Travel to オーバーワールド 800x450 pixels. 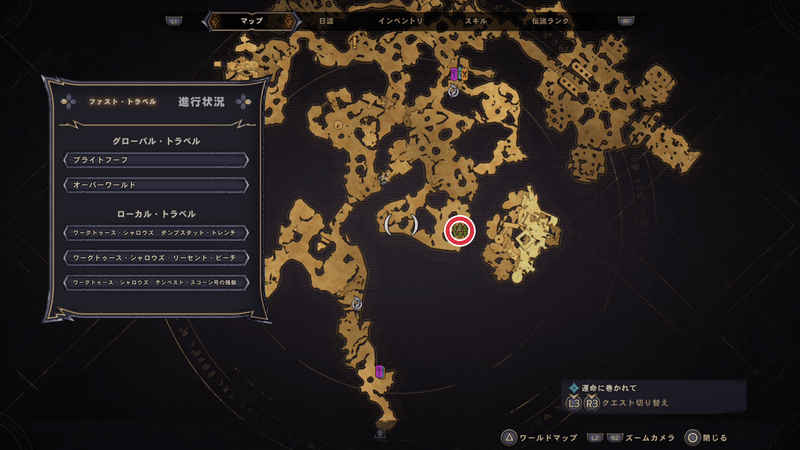[x=155, y=185]
